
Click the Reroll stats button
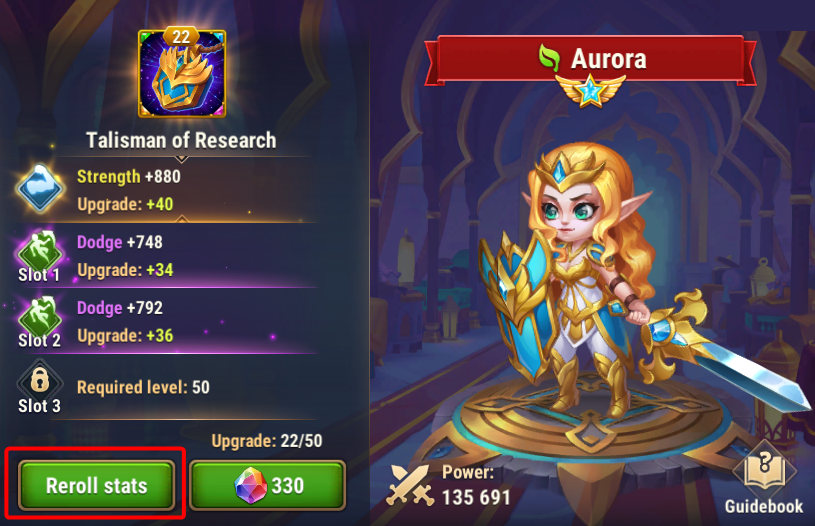click(96, 487)
